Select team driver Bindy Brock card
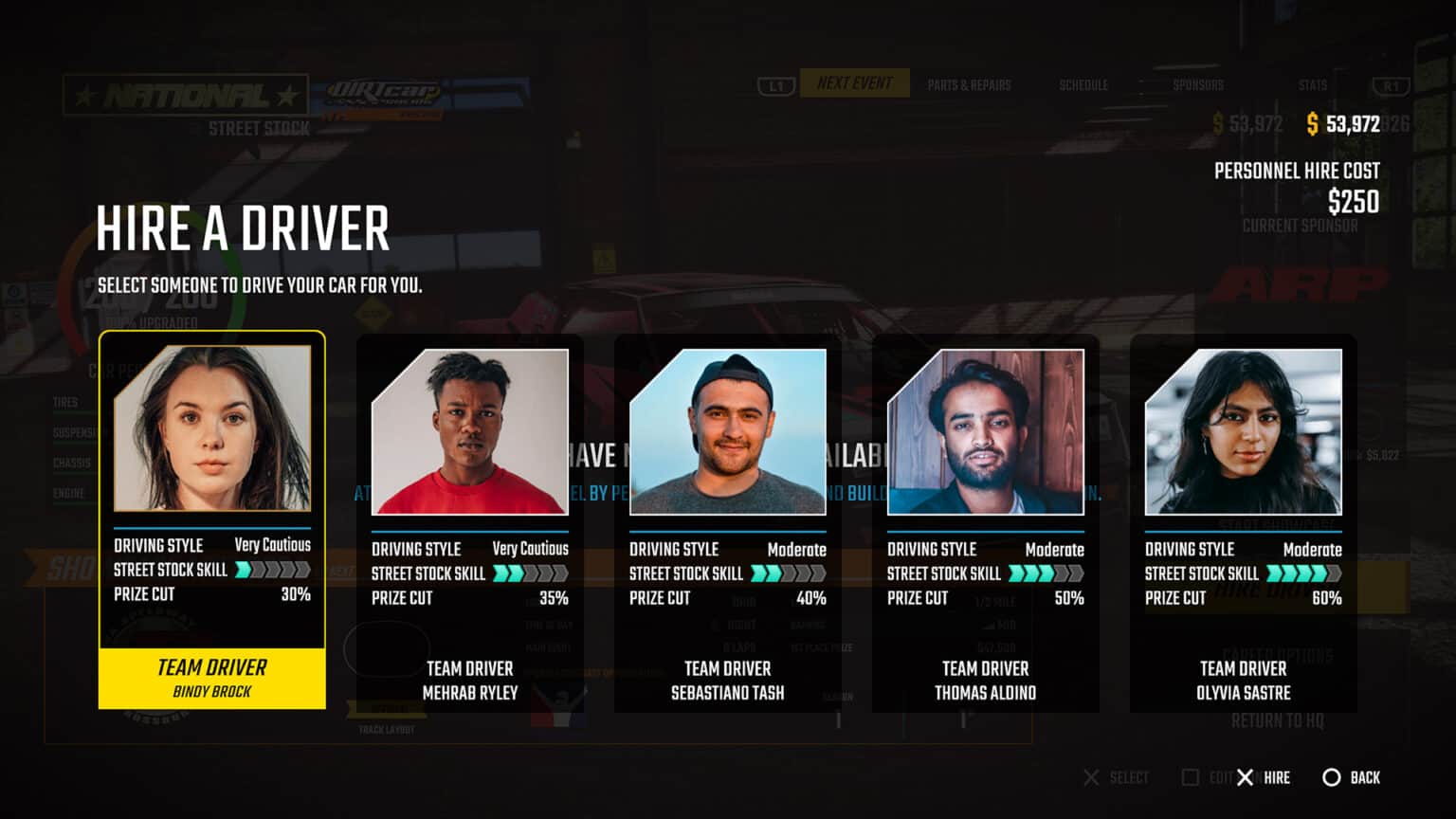The width and height of the screenshot is (1456, 819). tap(211, 519)
